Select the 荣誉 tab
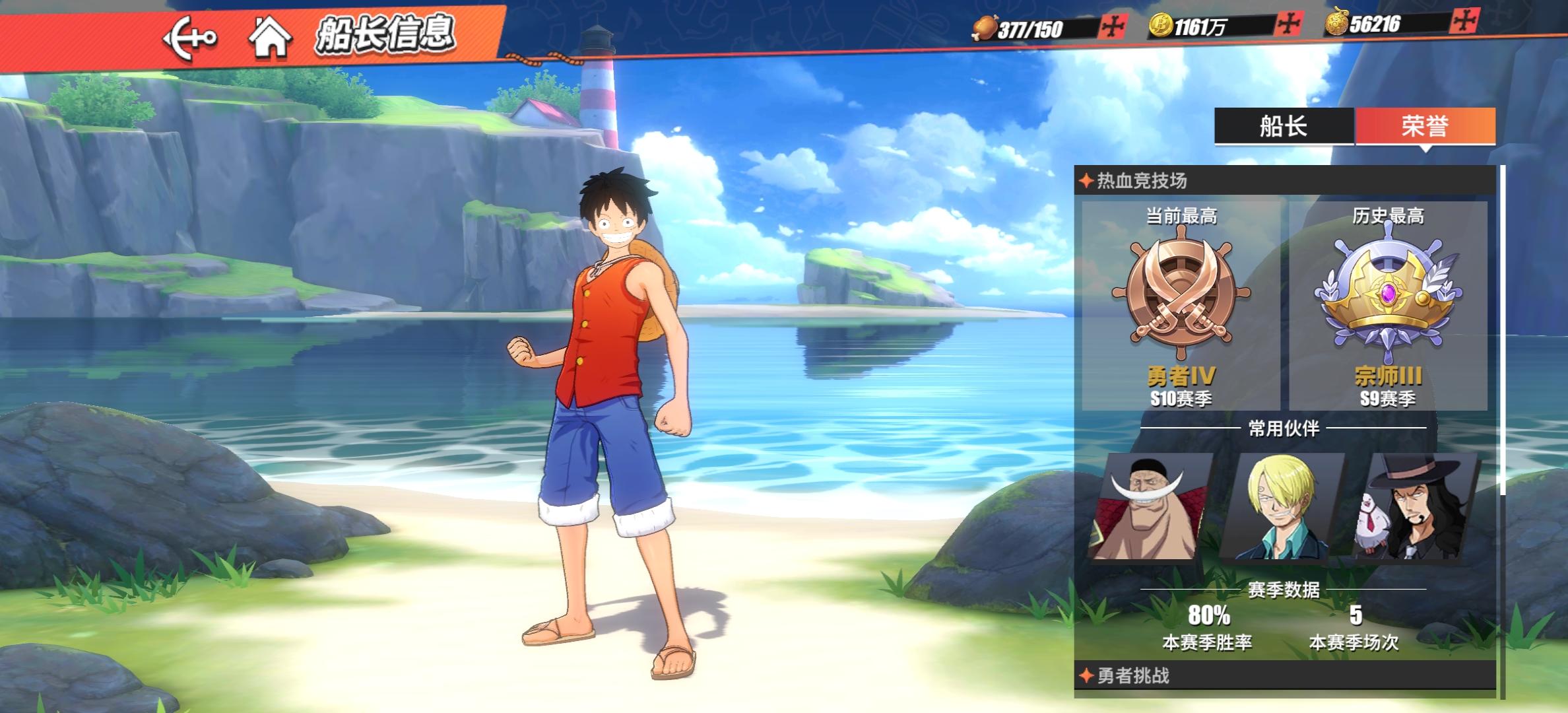 pyautogui.click(x=1425, y=125)
